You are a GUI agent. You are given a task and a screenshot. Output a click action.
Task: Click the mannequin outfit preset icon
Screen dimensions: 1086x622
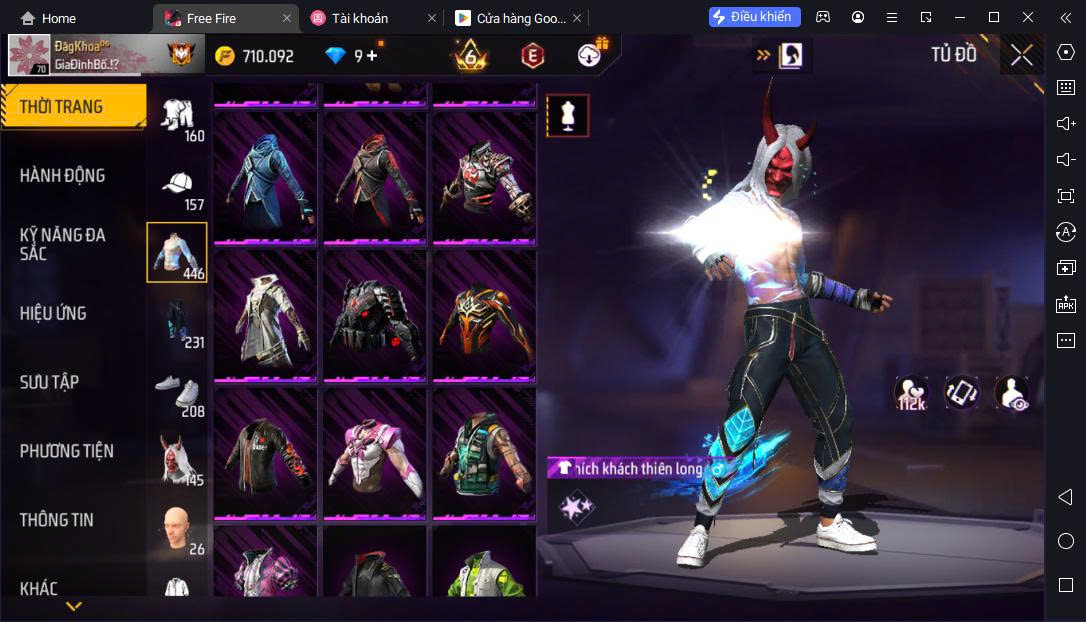[x=567, y=116]
